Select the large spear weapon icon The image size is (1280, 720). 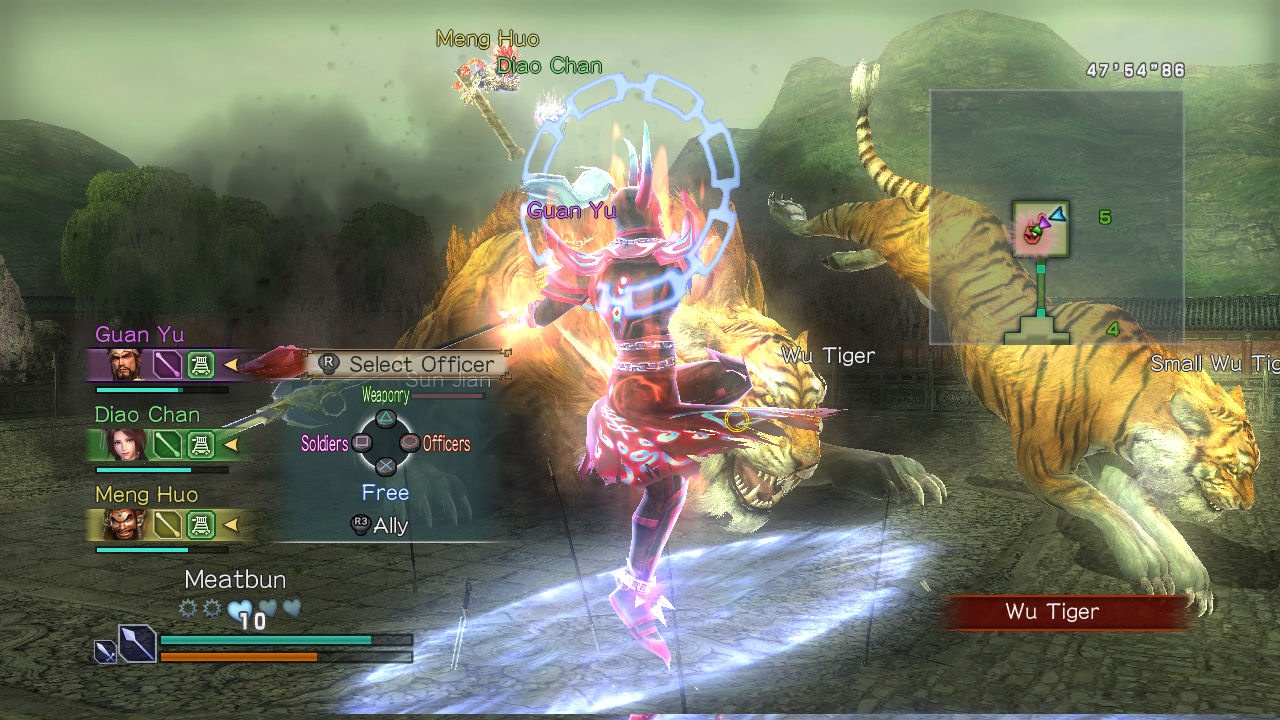(x=137, y=643)
